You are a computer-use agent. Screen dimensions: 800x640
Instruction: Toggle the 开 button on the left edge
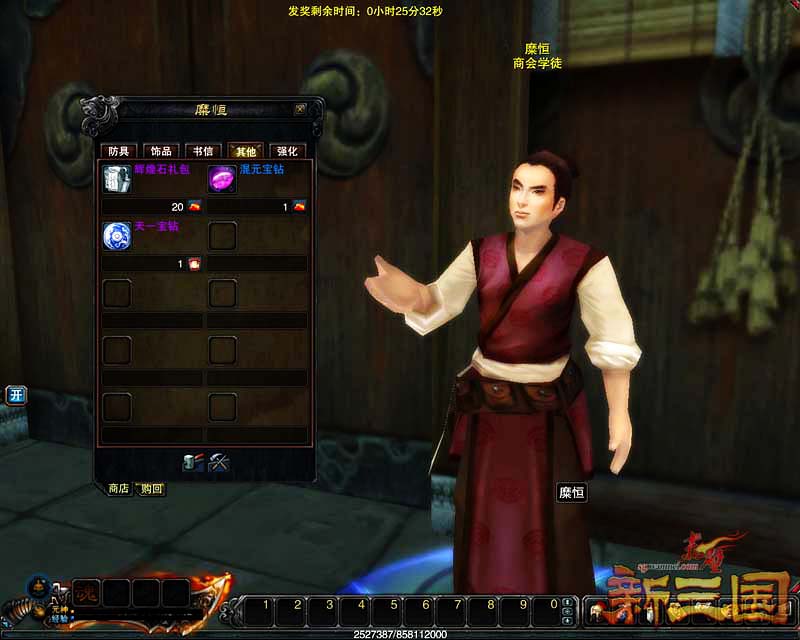click(x=16, y=395)
